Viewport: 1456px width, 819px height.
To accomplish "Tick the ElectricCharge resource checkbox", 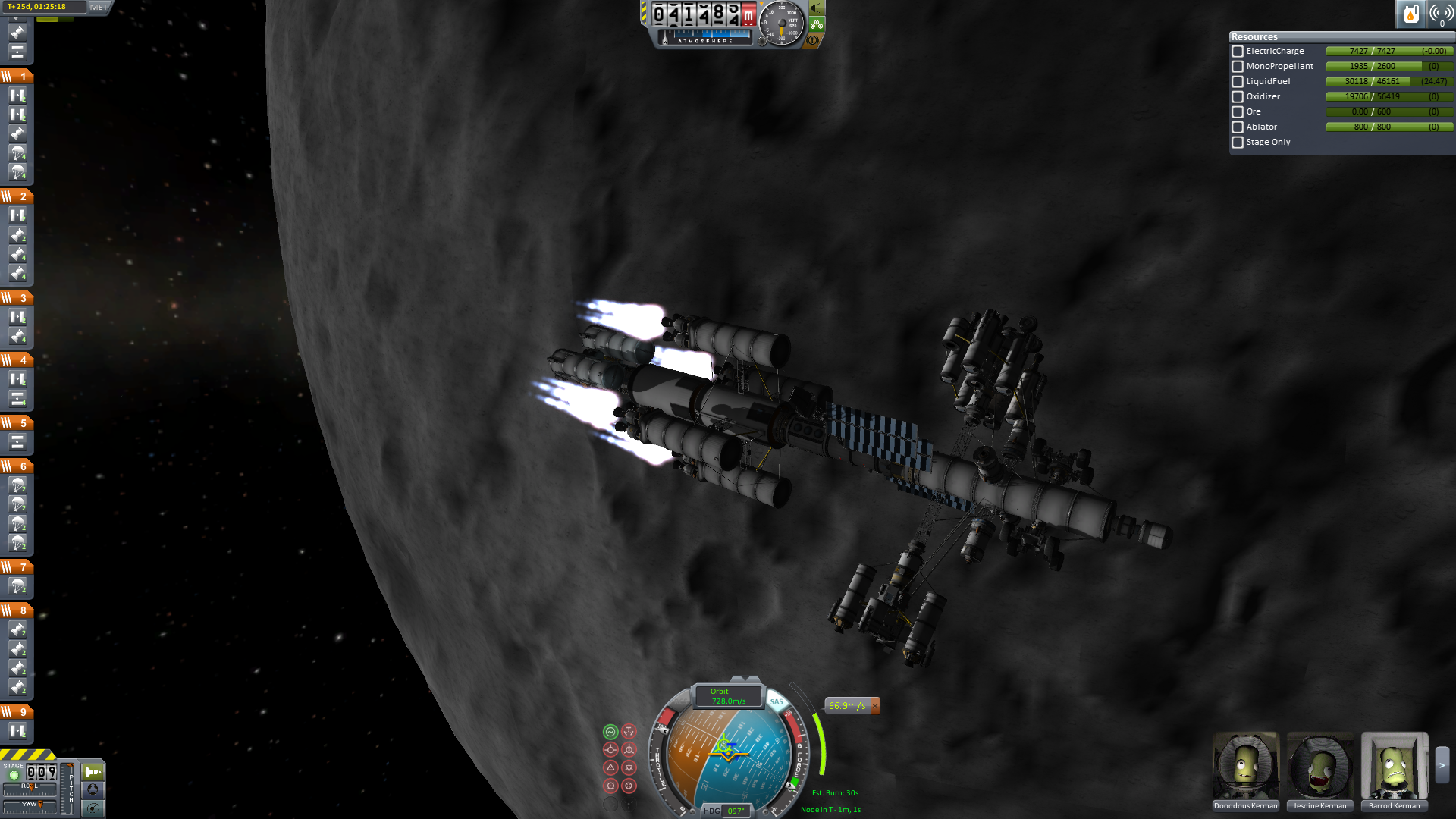I will 1238,52.
